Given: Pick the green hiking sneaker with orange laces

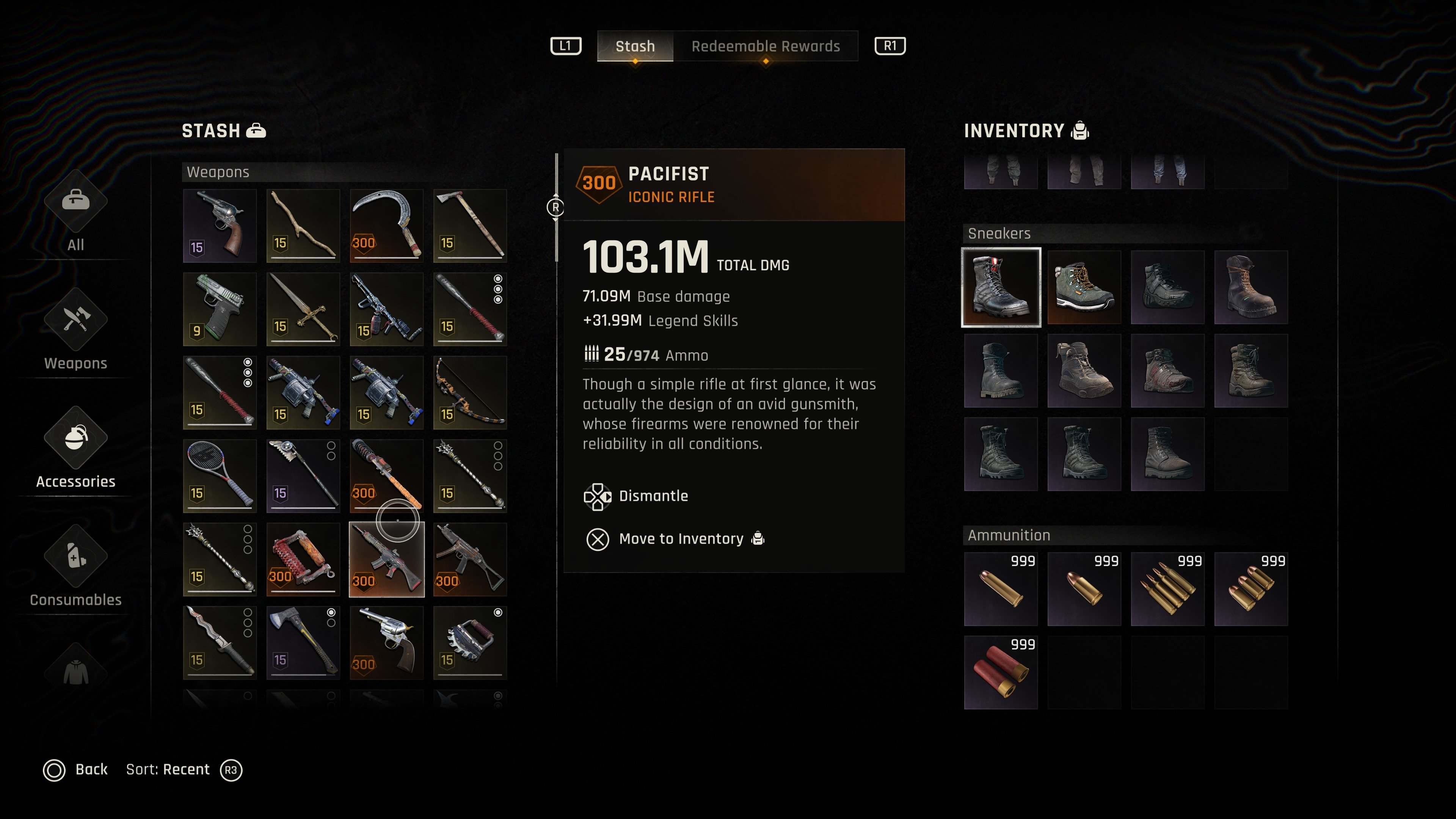Looking at the screenshot, I should pyautogui.click(x=1084, y=287).
